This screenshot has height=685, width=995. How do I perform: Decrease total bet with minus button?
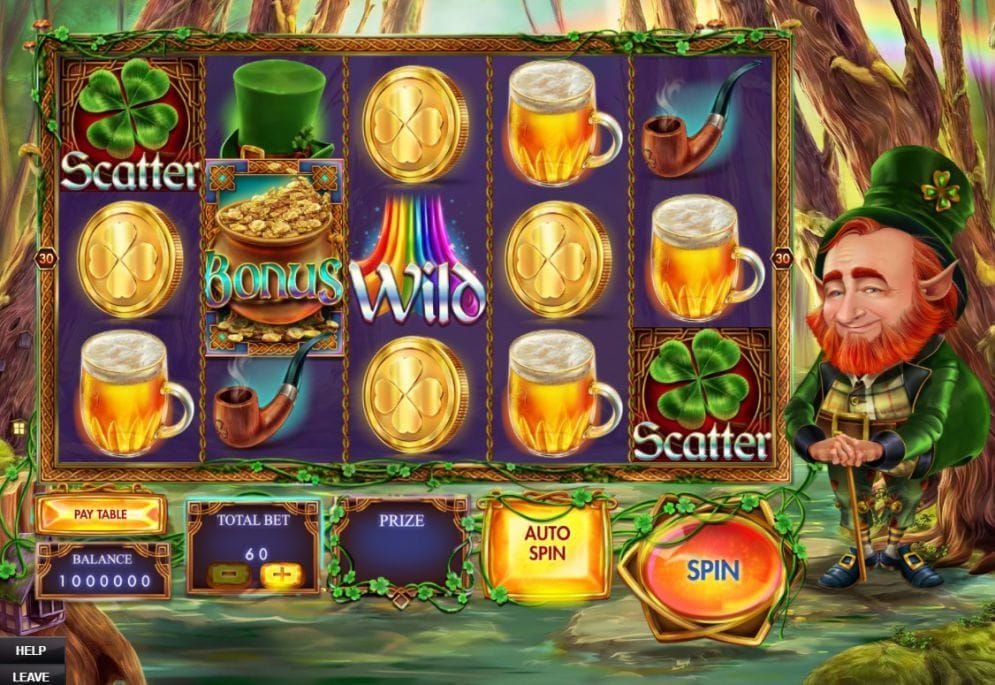click(x=225, y=575)
